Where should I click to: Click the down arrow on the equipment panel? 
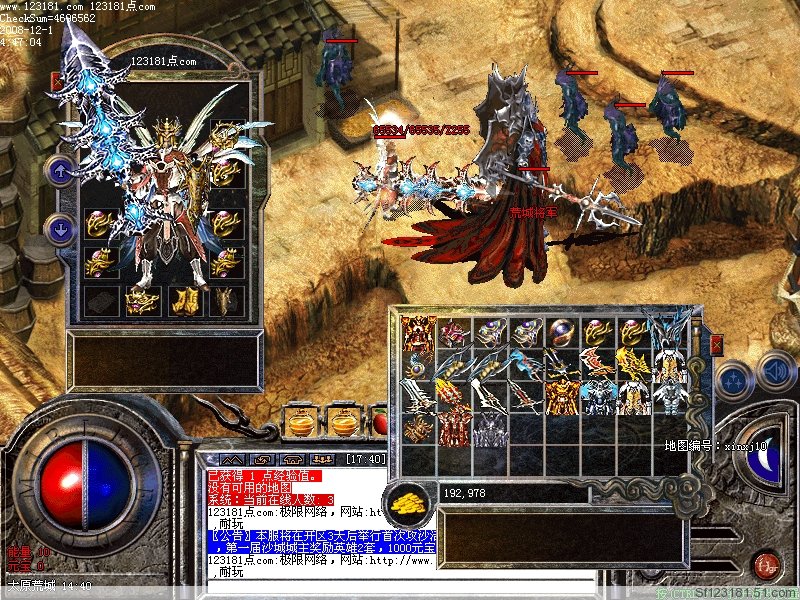pos(60,229)
